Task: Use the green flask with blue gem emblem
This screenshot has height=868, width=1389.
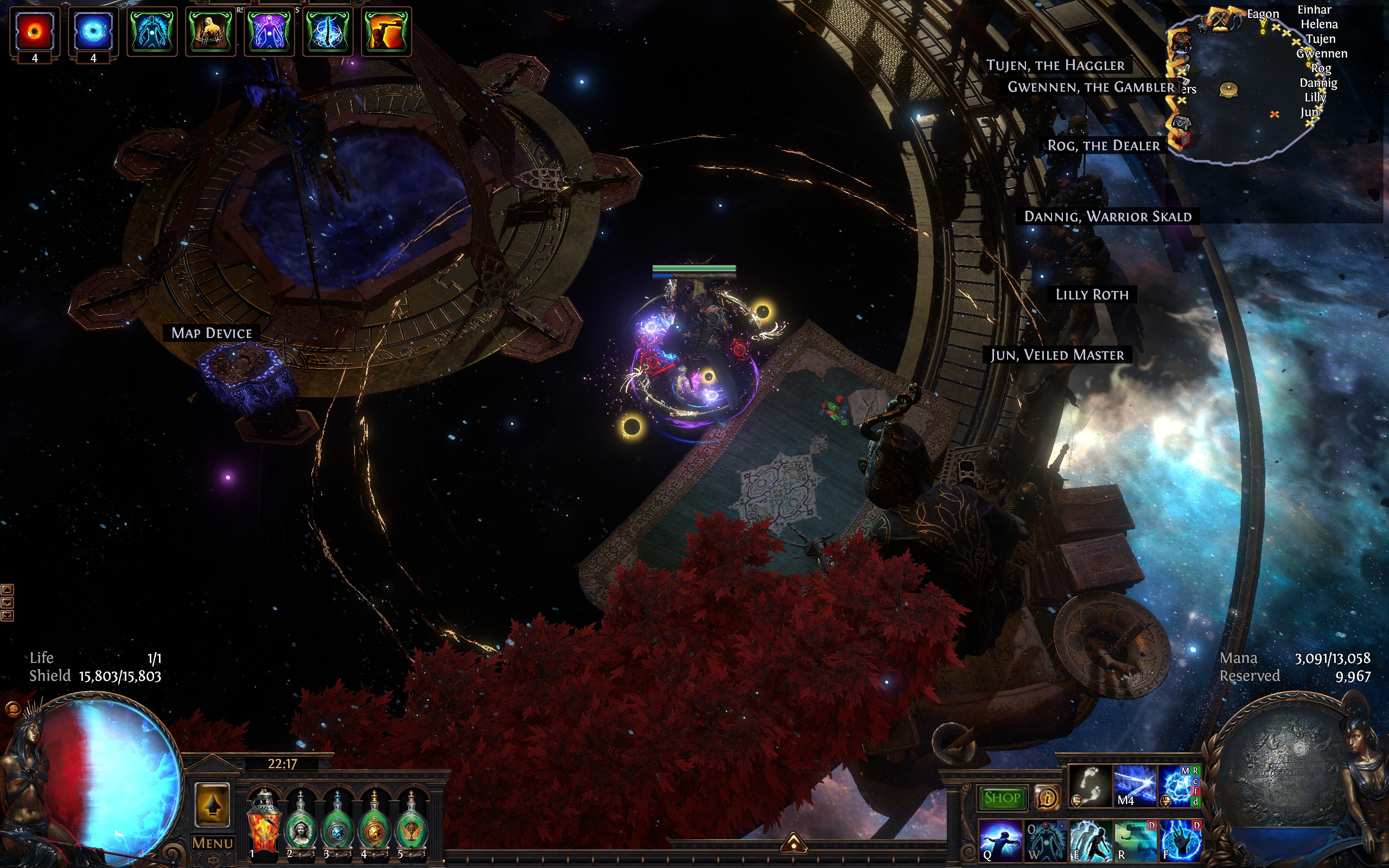Action: (x=337, y=825)
